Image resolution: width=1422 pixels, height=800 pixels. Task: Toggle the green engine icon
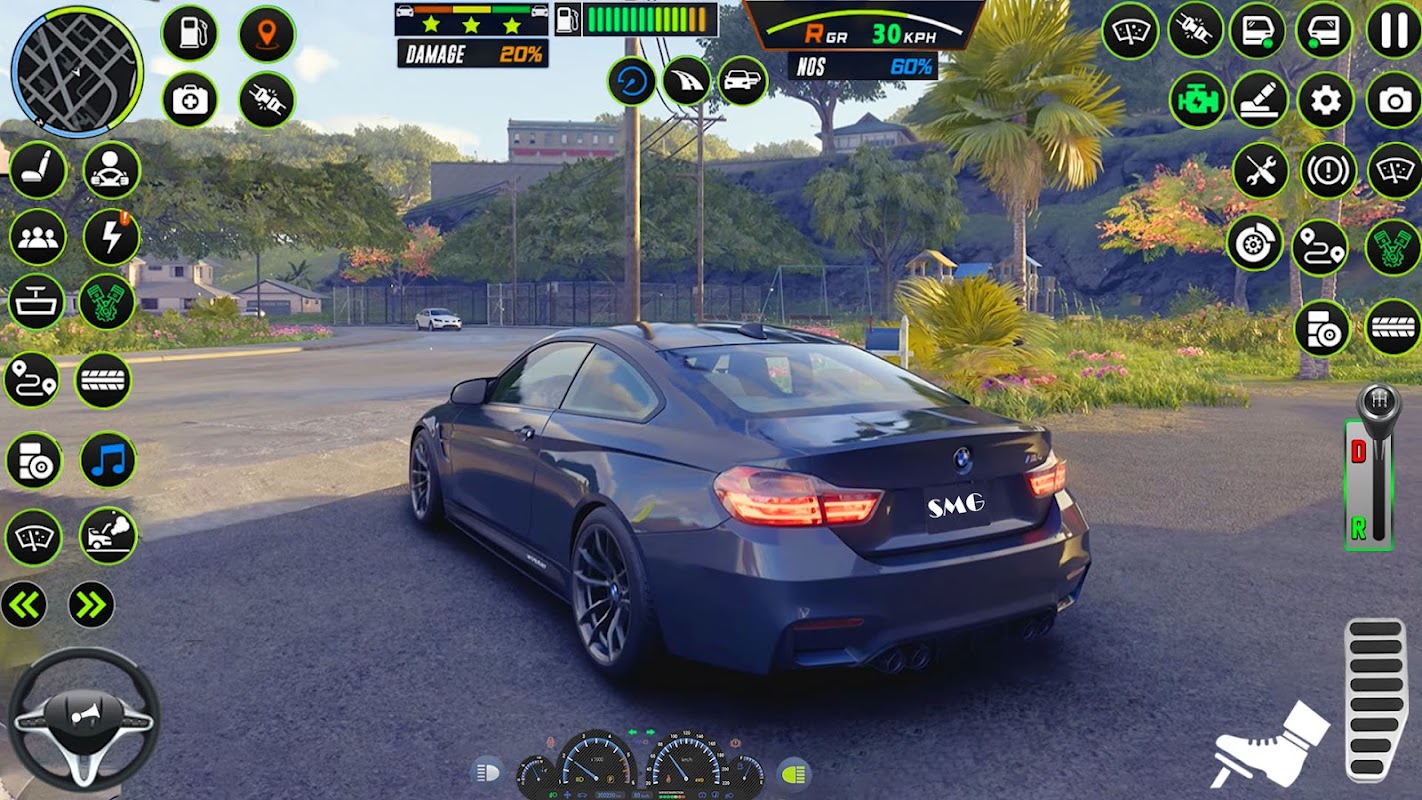point(1197,100)
